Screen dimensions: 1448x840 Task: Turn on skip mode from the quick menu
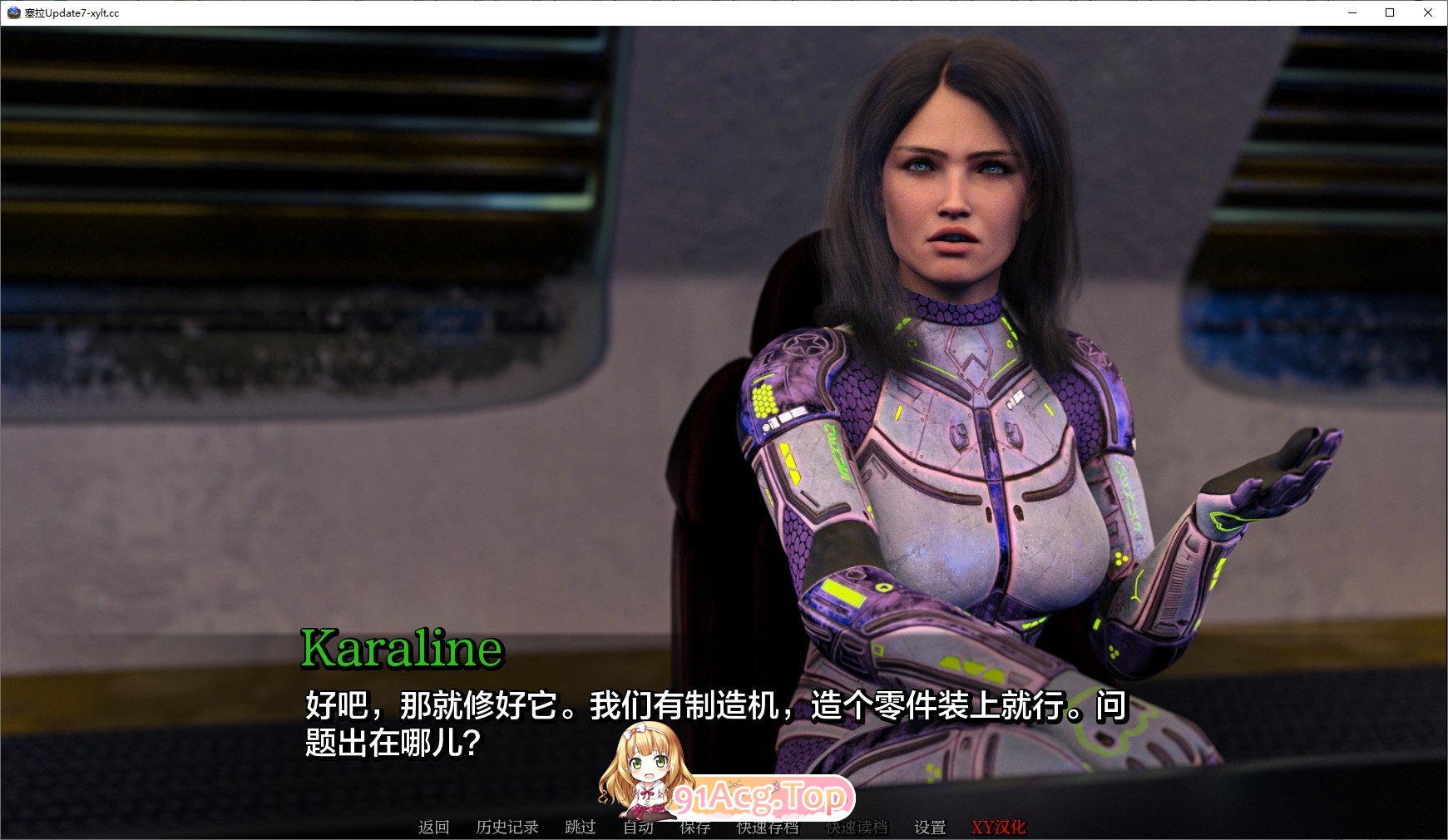pos(580,828)
